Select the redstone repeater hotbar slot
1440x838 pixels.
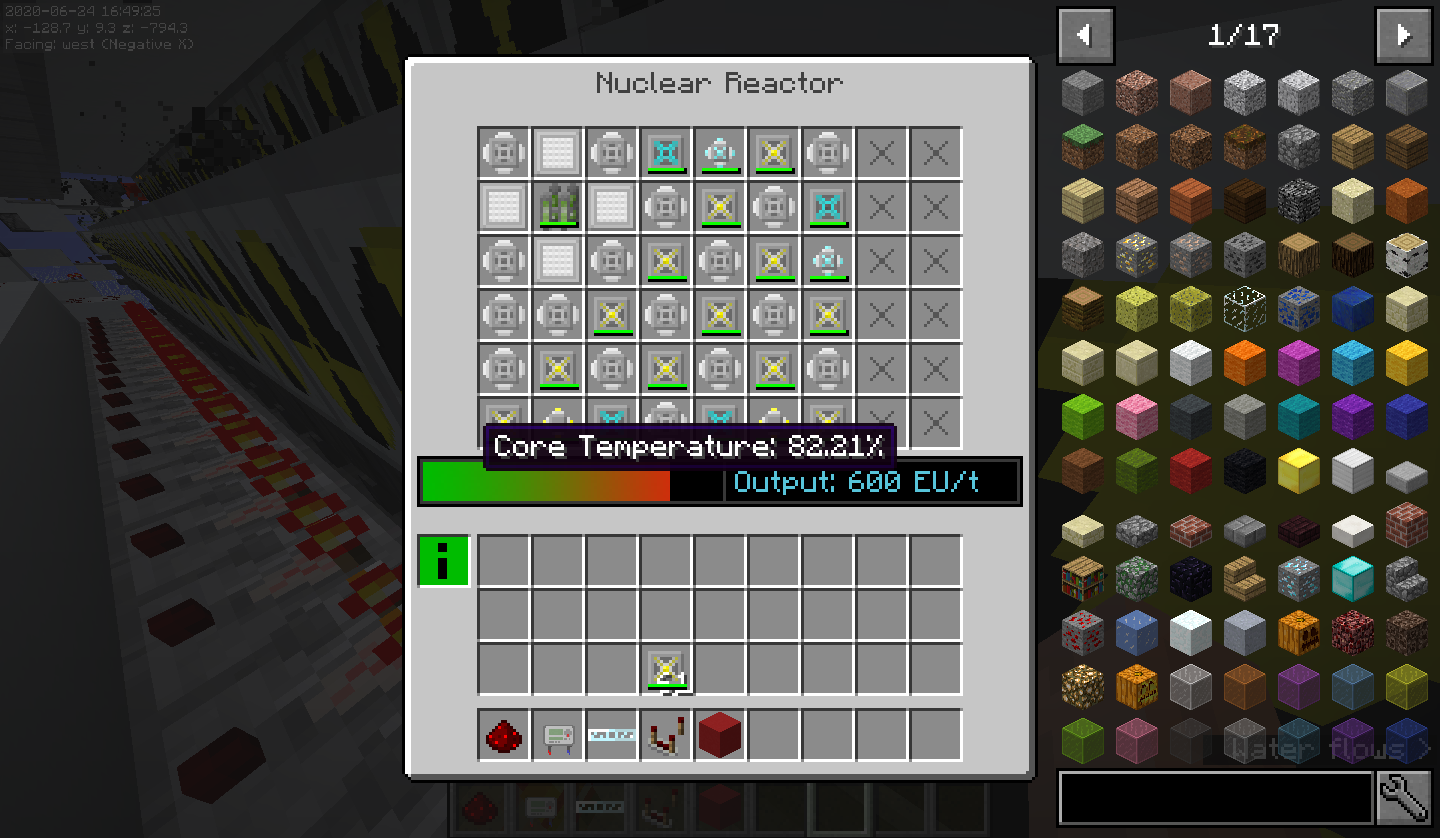tap(666, 736)
